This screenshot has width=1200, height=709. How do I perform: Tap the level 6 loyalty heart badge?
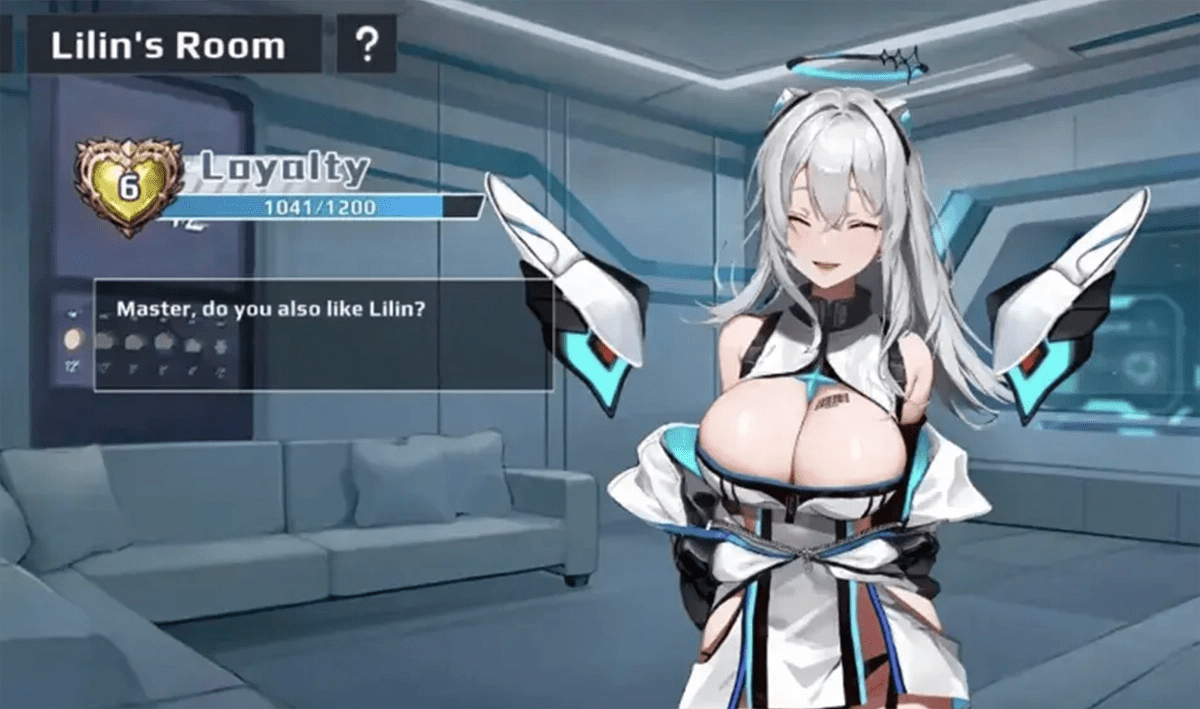(x=128, y=187)
